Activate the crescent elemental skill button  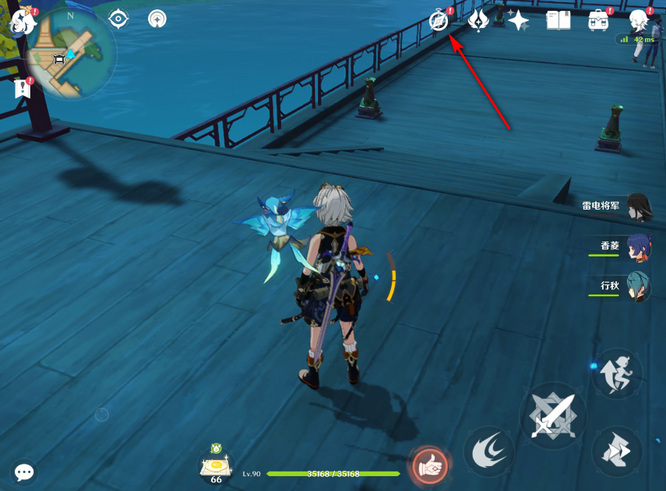(x=489, y=450)
